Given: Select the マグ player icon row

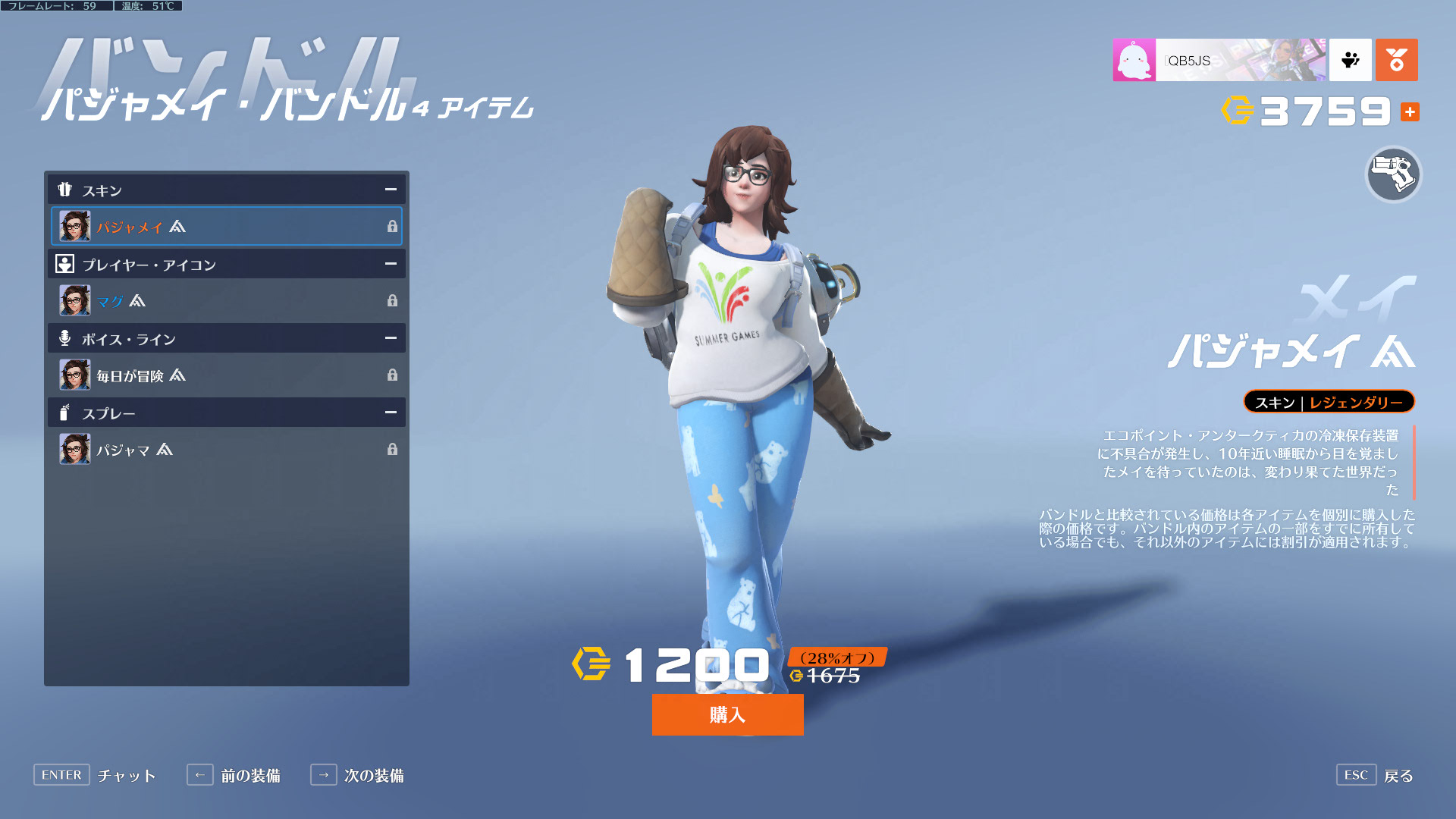Looking at the screenshot, I should click(226, 300).
